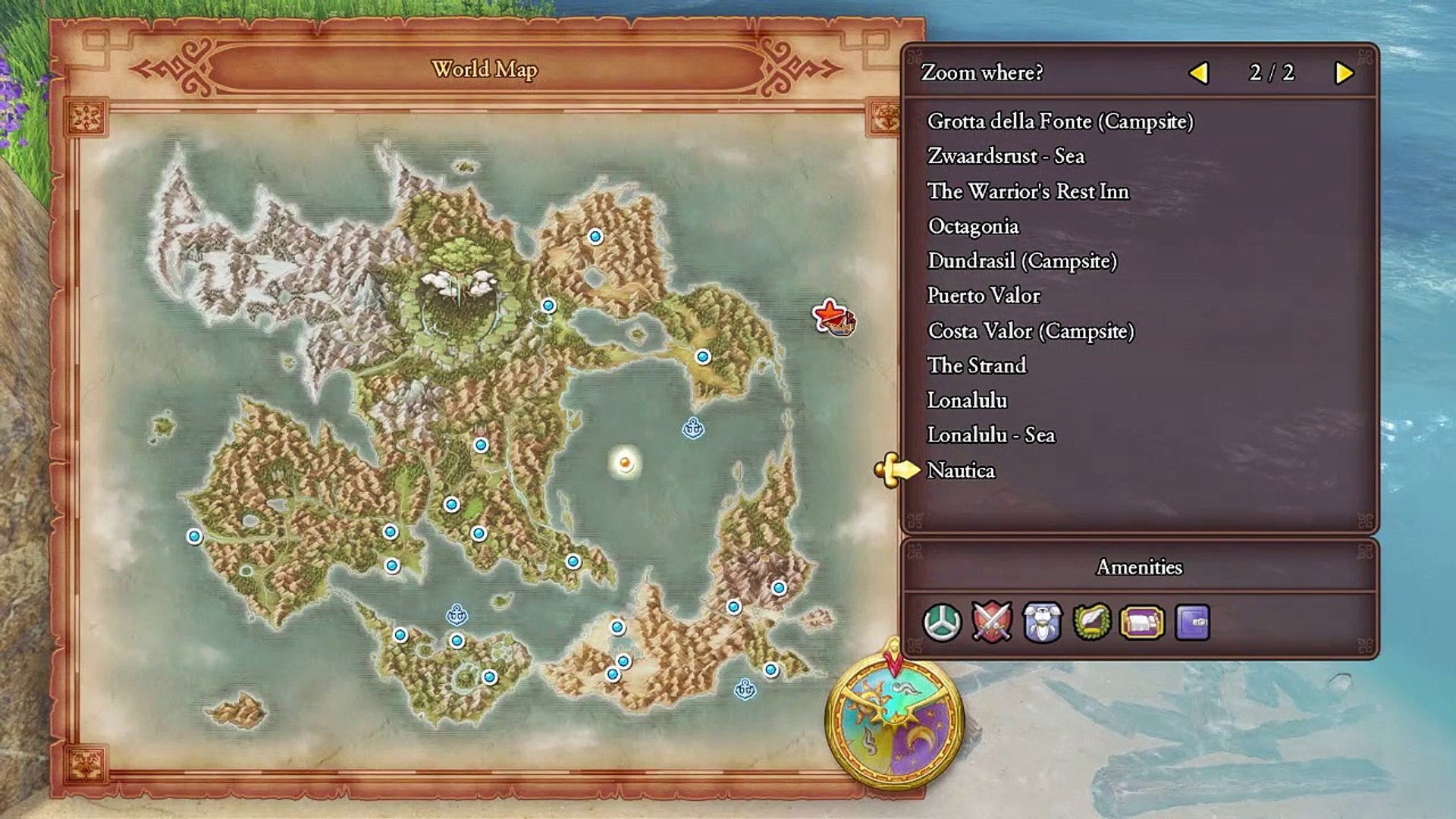Select Grotta della Fonte (Campsite) destination

point(1059,121)
